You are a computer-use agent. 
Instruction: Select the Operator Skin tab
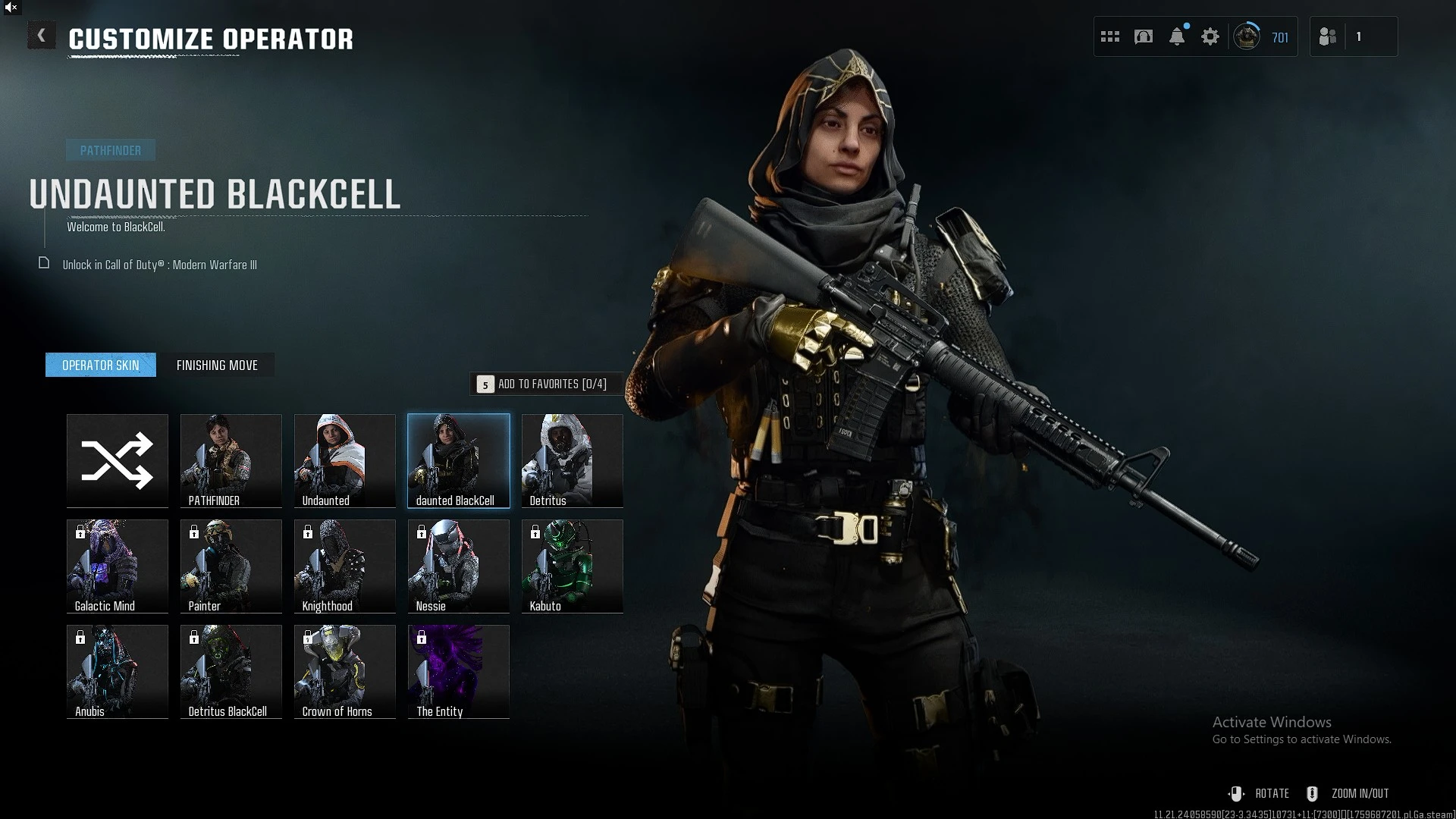(x=101, y=365)
